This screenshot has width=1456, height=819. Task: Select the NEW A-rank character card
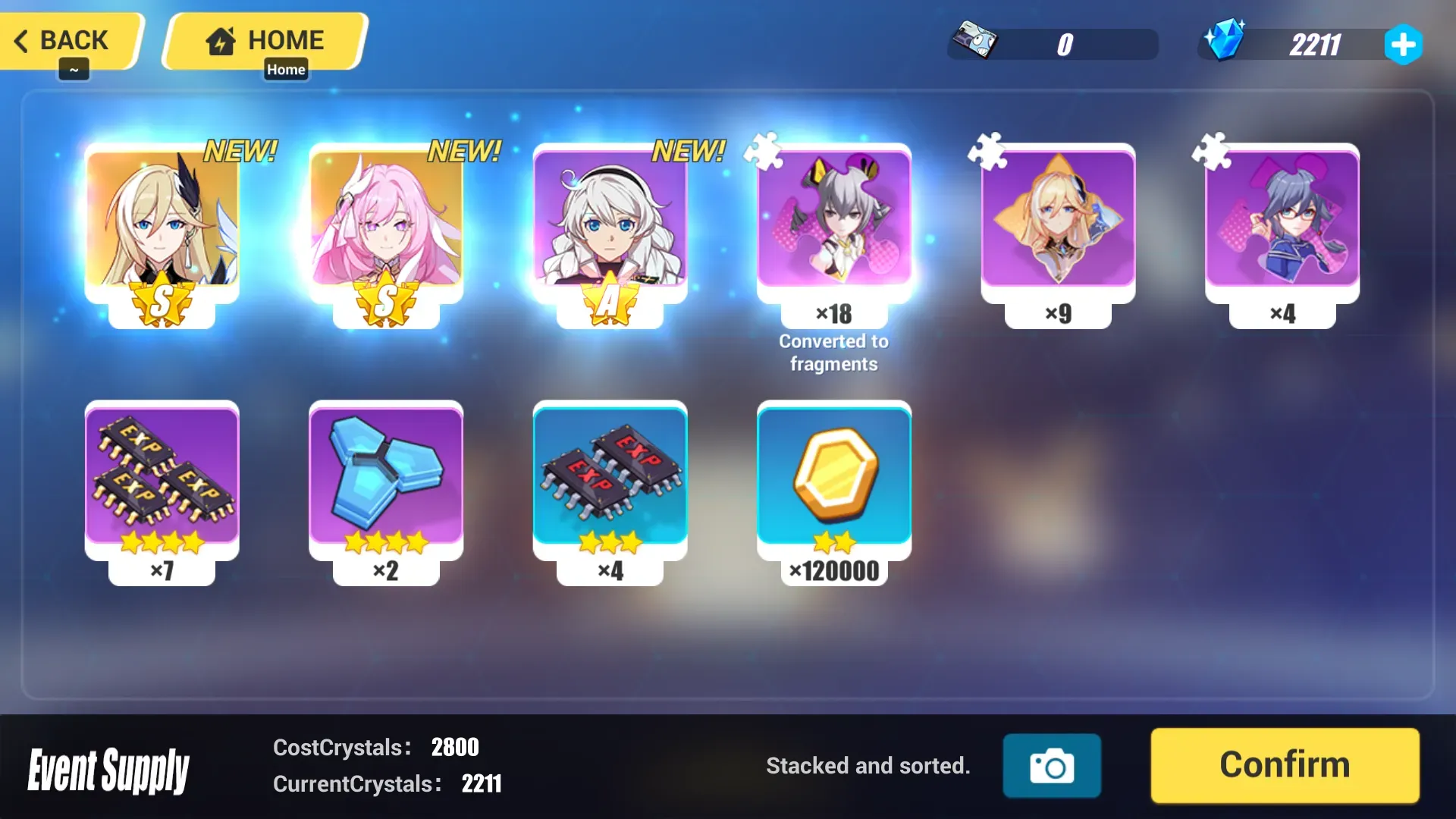[610, 224]
